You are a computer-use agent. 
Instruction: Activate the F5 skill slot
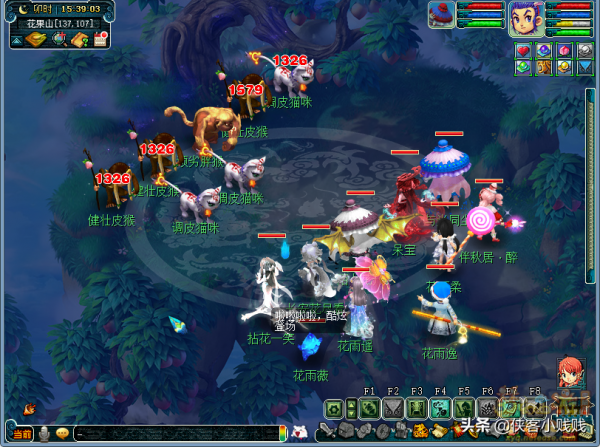tap(464, 408)
